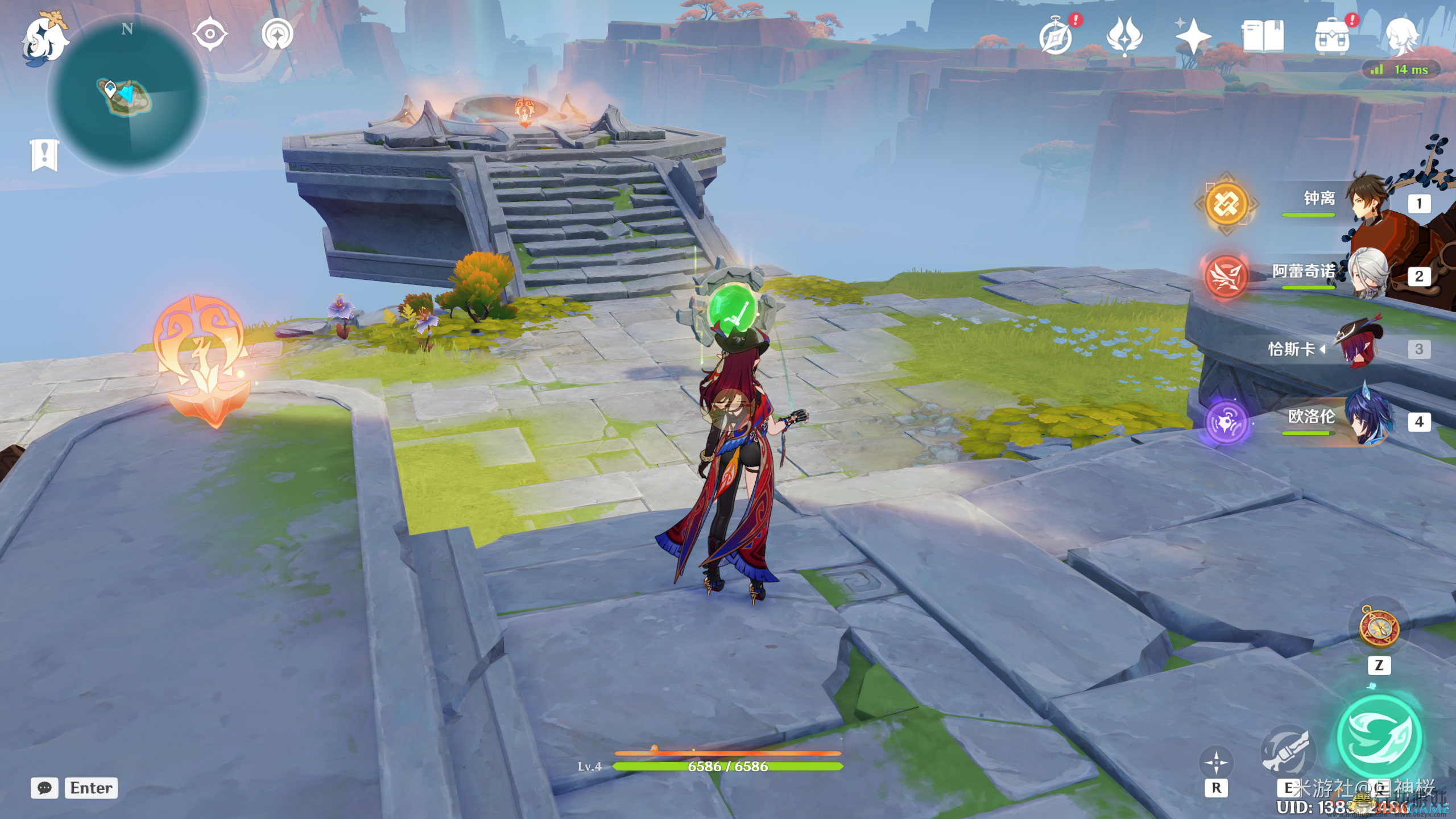1456x819 pixels.
Task: Open the quest navigation icon beside the minimap
Action: click(x=278, y=34)
